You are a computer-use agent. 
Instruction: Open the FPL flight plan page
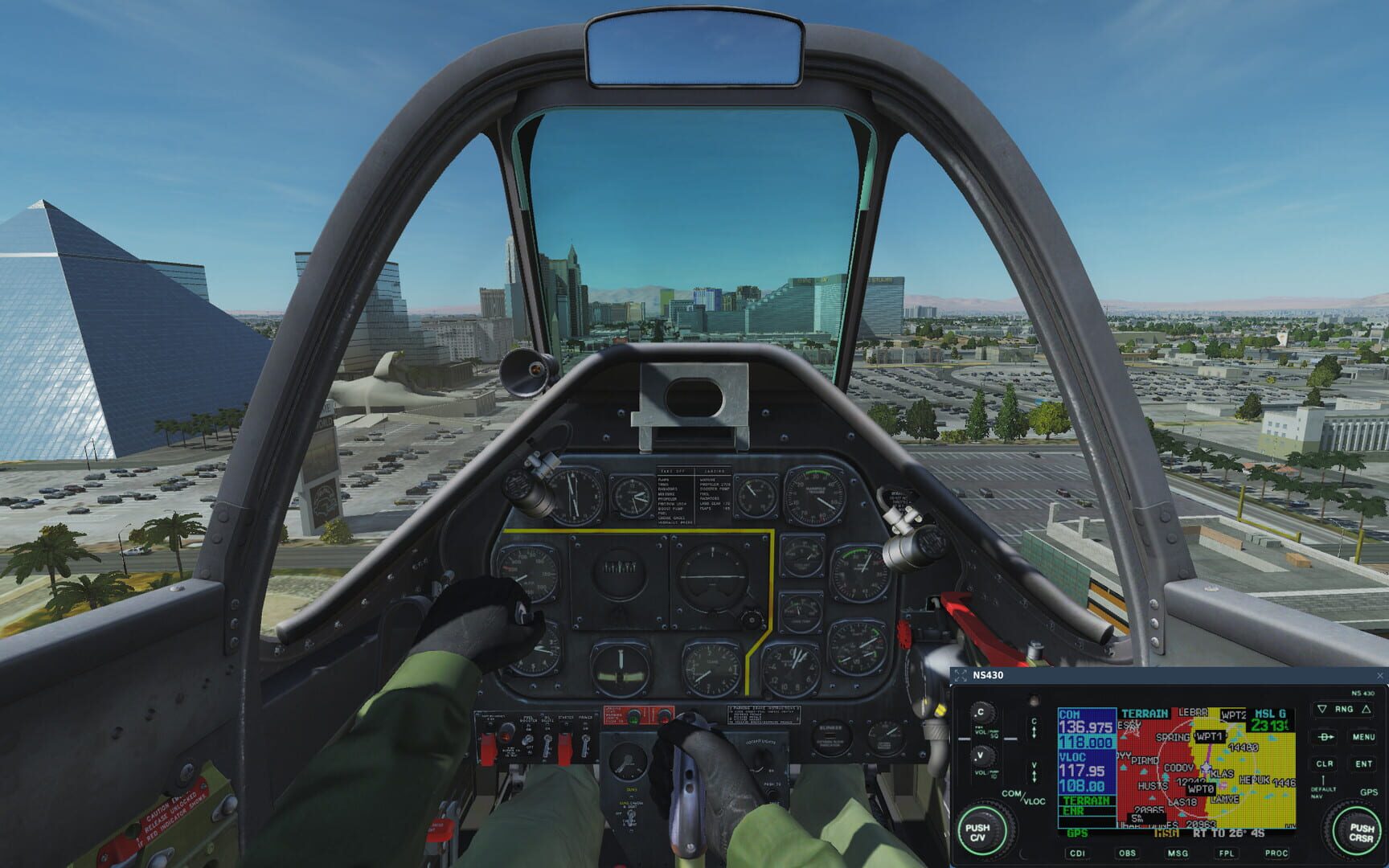click(1227, 854)
